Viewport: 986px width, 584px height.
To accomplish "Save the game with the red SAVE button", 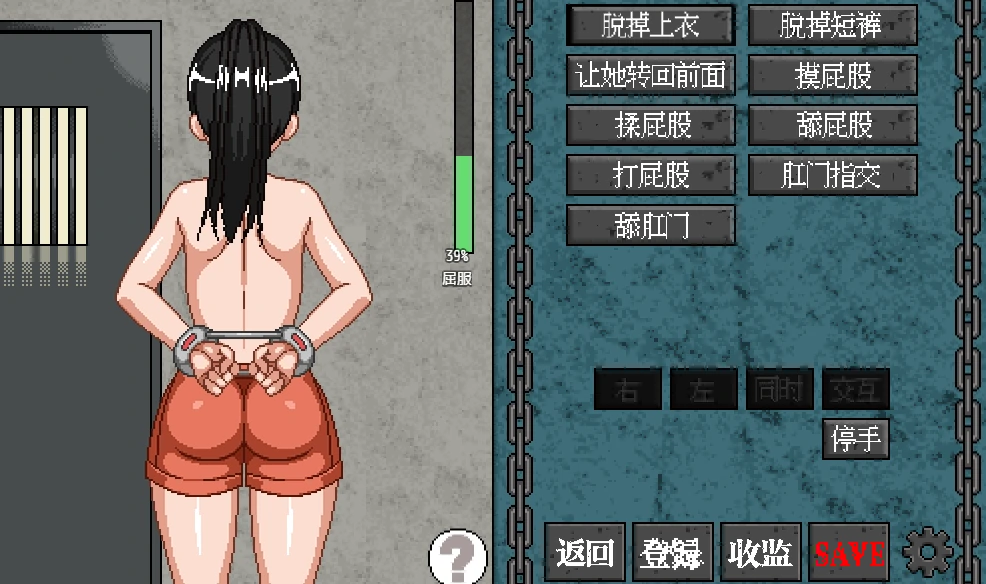I will [x=849, y=552].
